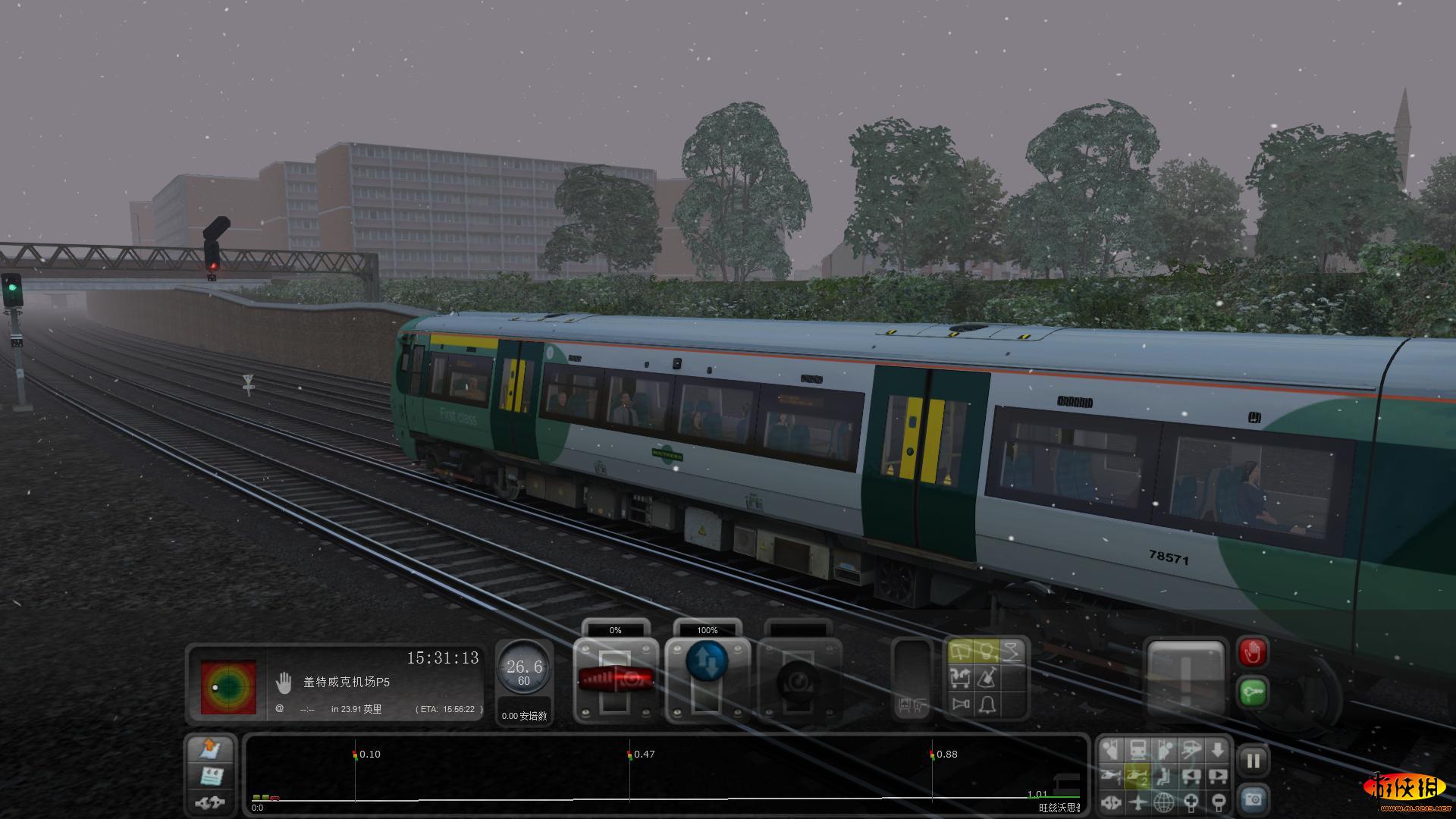
Task: Switch to helicopter camera view 2
Action: tap(1137, 775)
